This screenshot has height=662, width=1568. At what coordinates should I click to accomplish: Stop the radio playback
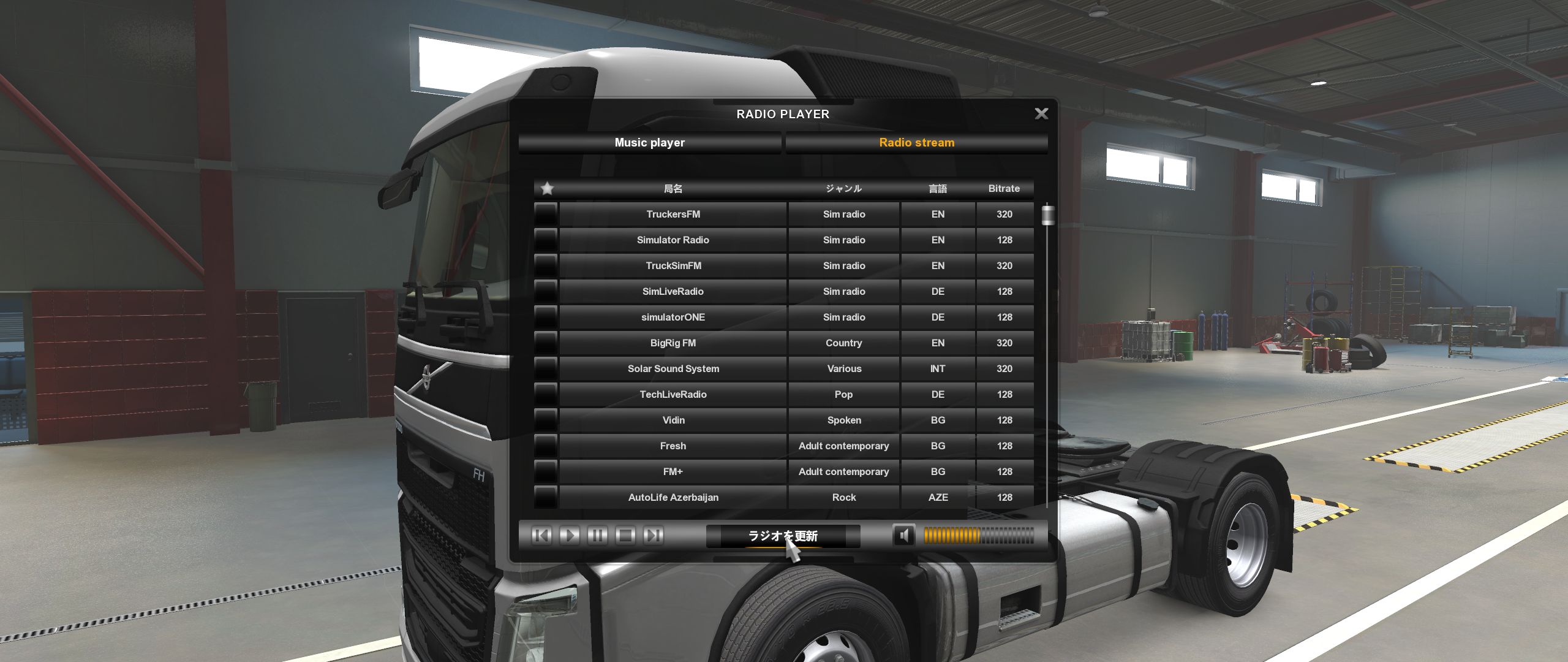[x=625, y=536]
